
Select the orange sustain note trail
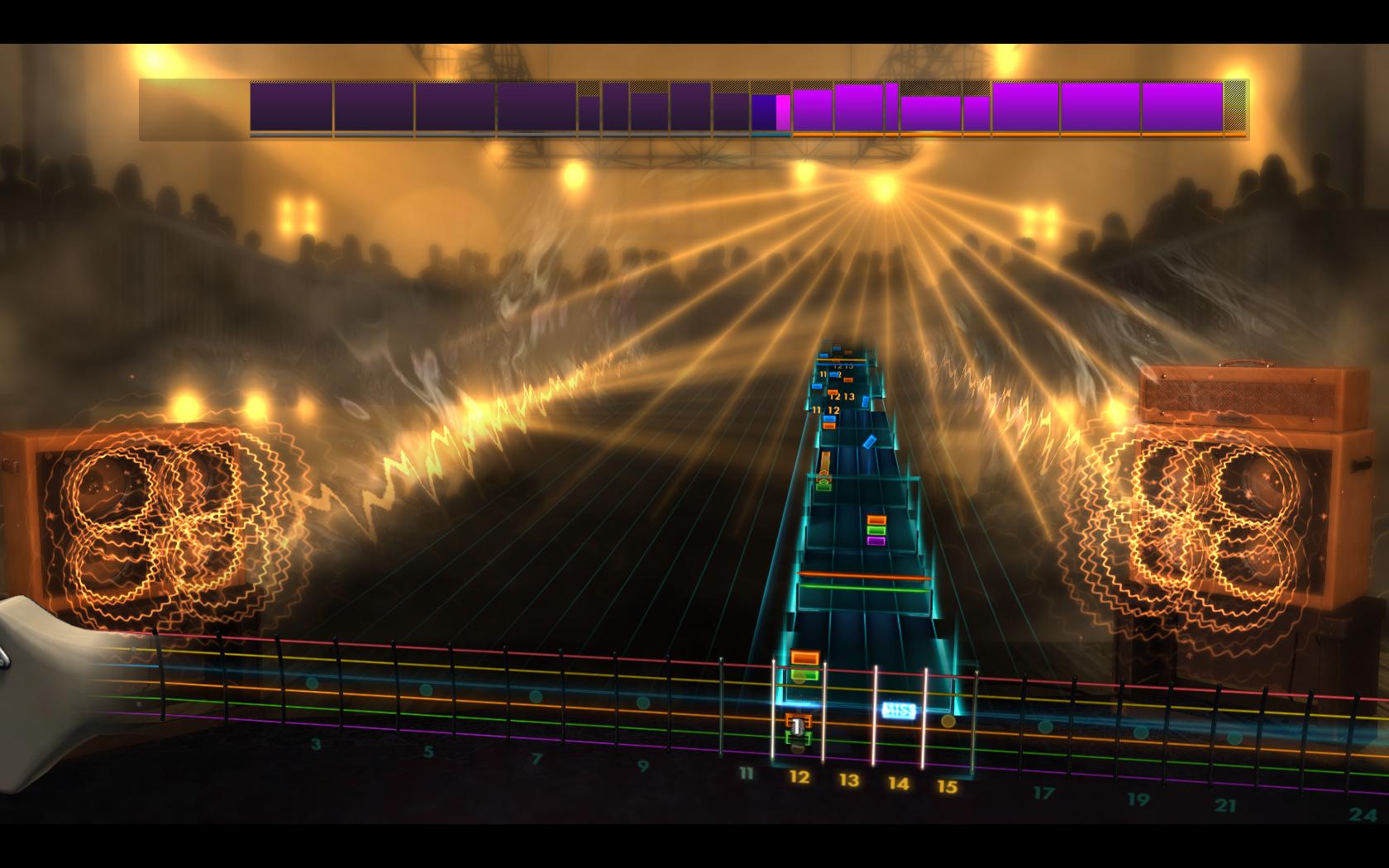pos(825,460)
